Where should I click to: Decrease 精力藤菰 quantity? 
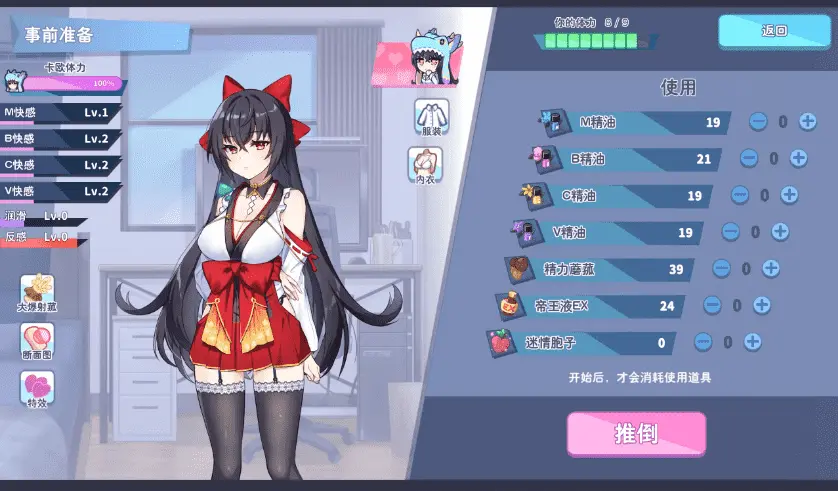(721, 268)
